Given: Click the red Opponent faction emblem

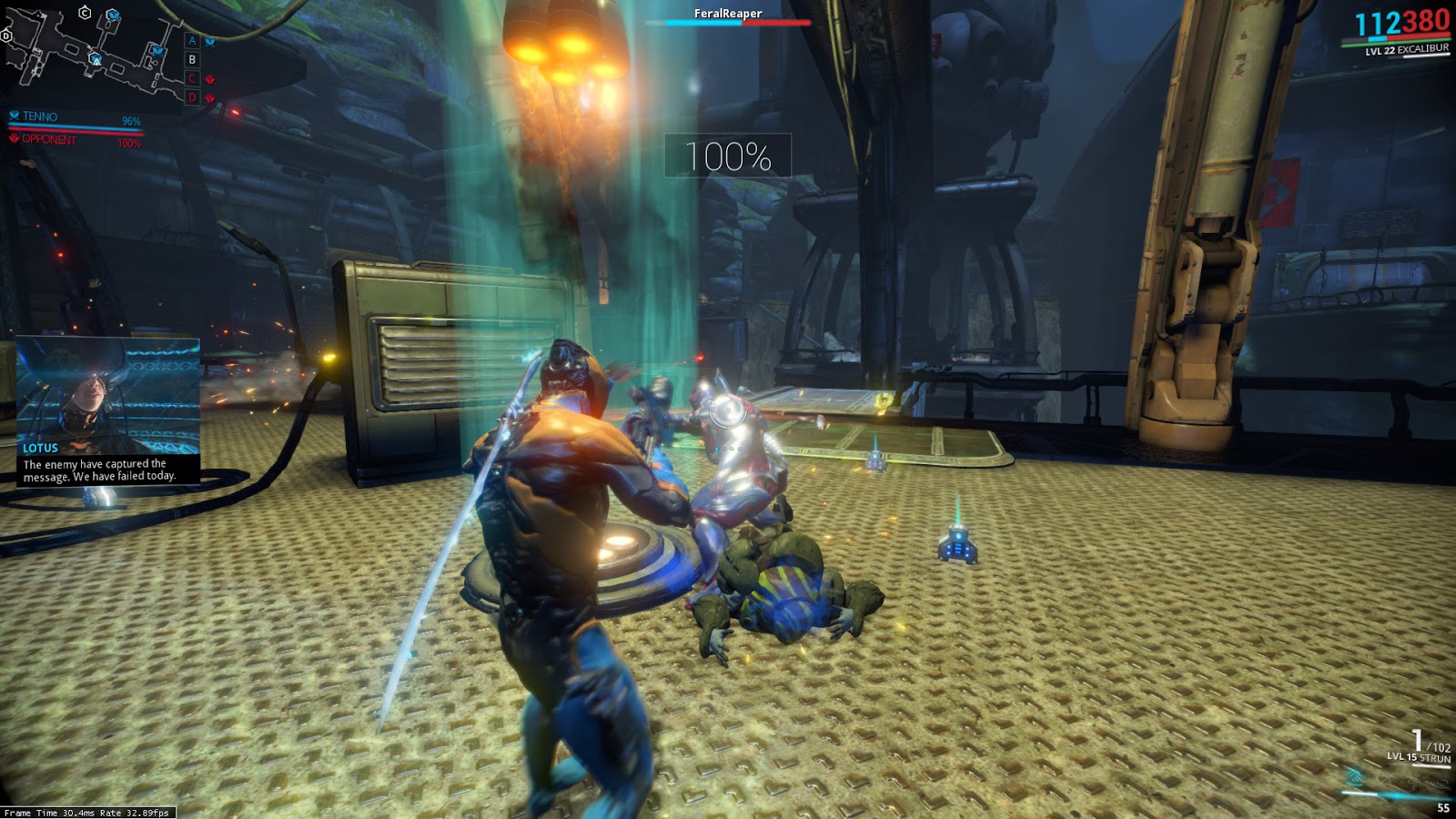Looking at the screenshot, I should click(15, 139).
